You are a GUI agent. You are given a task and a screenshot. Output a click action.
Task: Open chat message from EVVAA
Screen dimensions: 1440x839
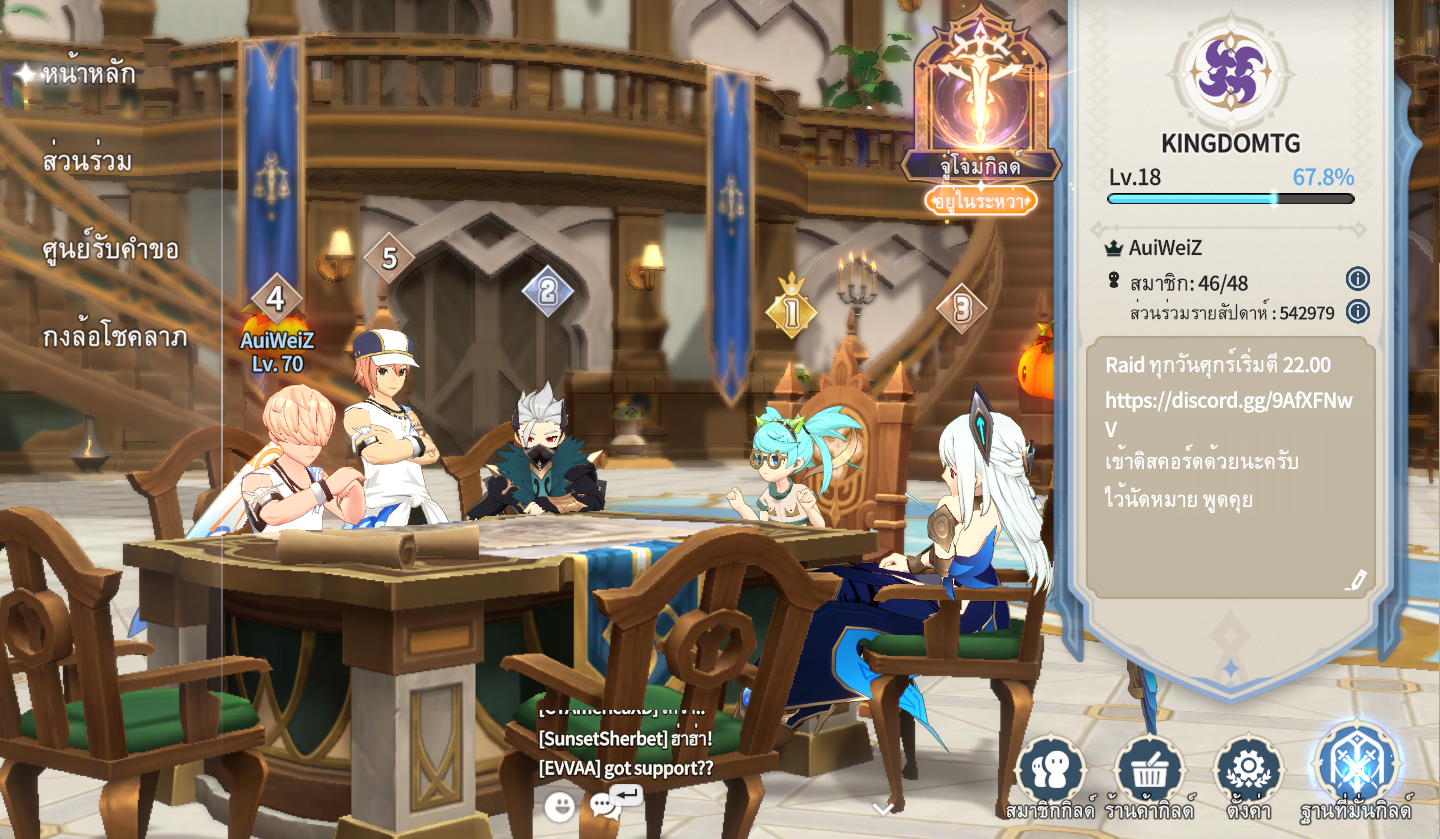[625, 768]
